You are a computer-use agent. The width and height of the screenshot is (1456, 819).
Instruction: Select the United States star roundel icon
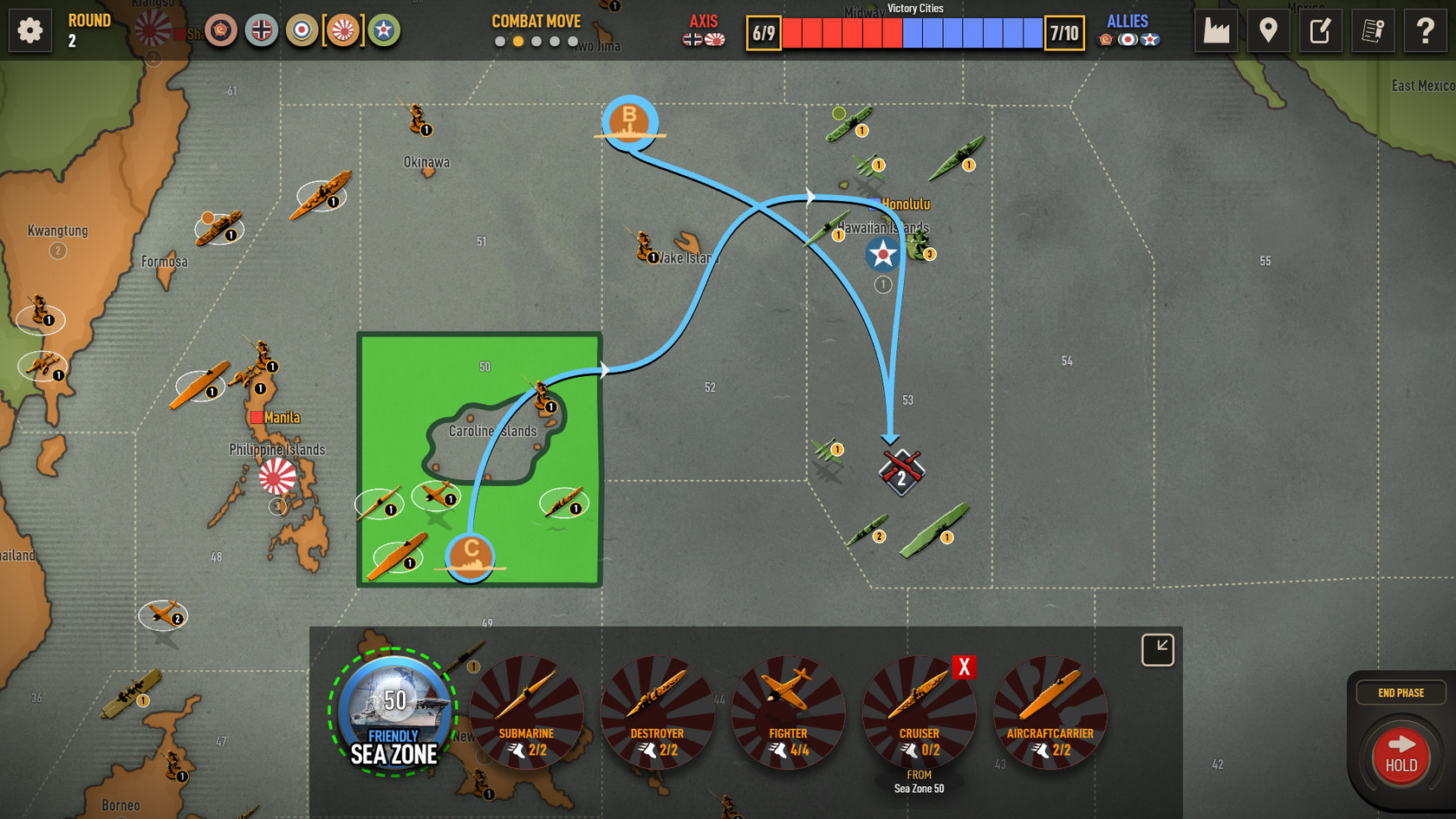point(384,30)
